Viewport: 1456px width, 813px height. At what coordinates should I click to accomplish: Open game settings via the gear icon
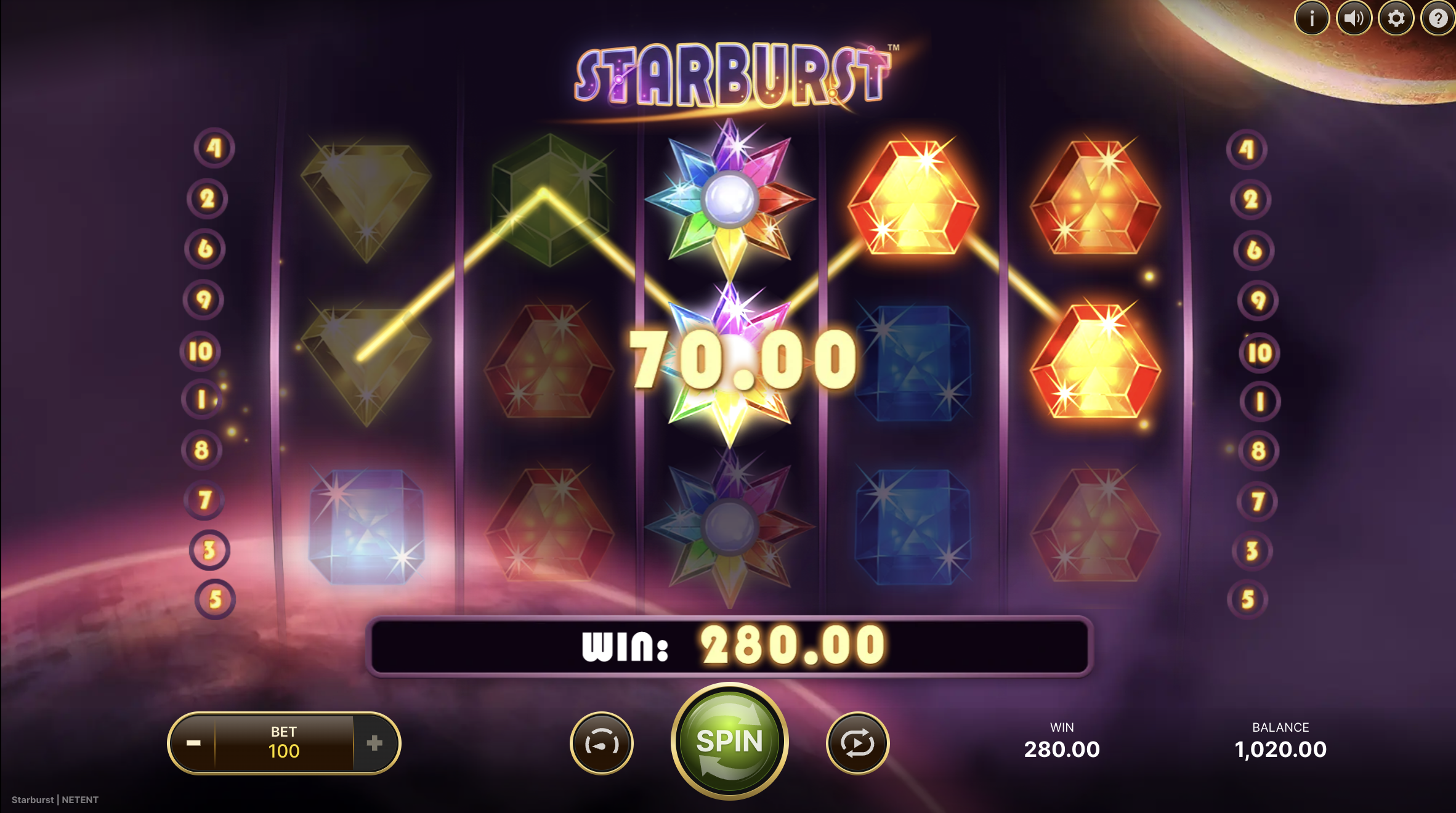[1396, 18]
